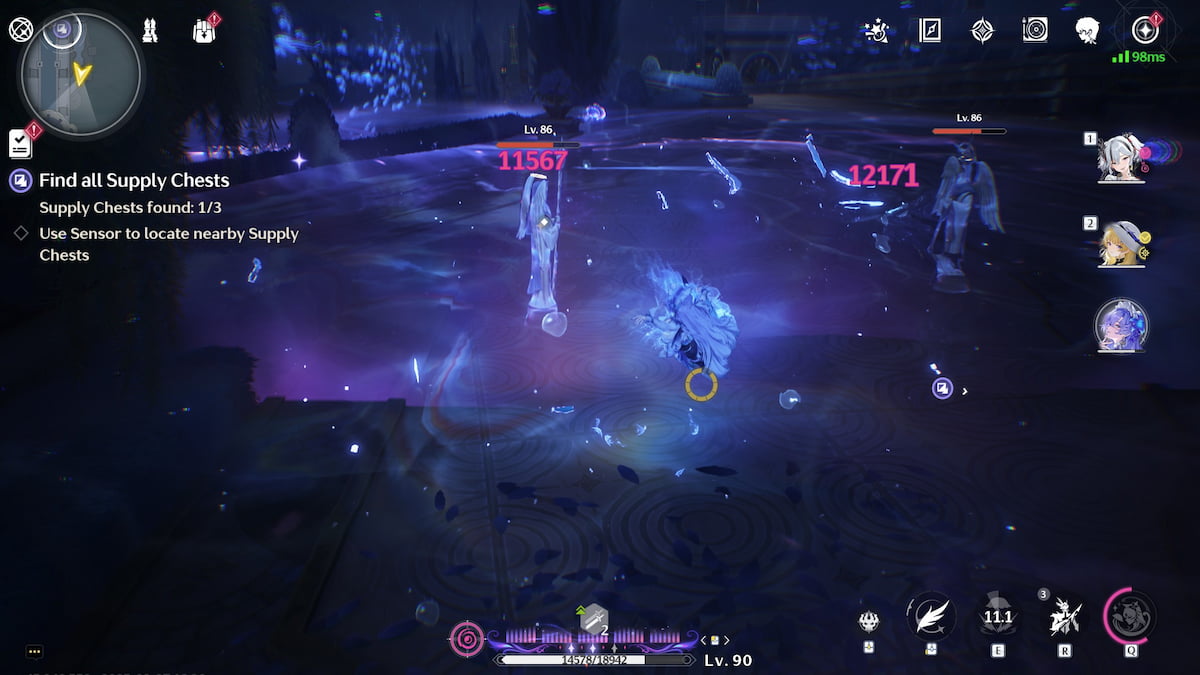Viewport: 1200px width, 675px height.
Task: Switch to the blonde party member in white hat
Action: [x=1122, y=244]
